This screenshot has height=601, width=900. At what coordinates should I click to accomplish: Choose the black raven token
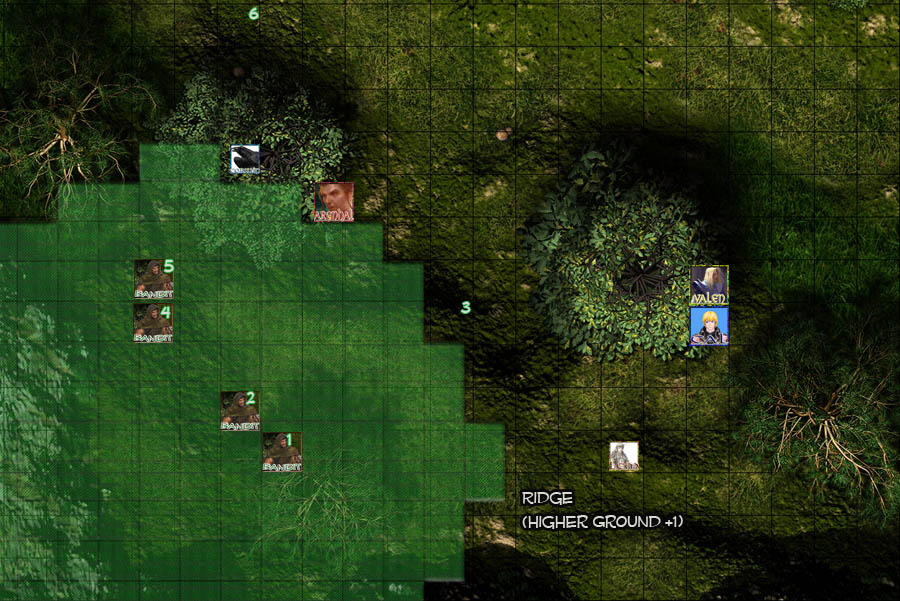click(x=245, y=160)
